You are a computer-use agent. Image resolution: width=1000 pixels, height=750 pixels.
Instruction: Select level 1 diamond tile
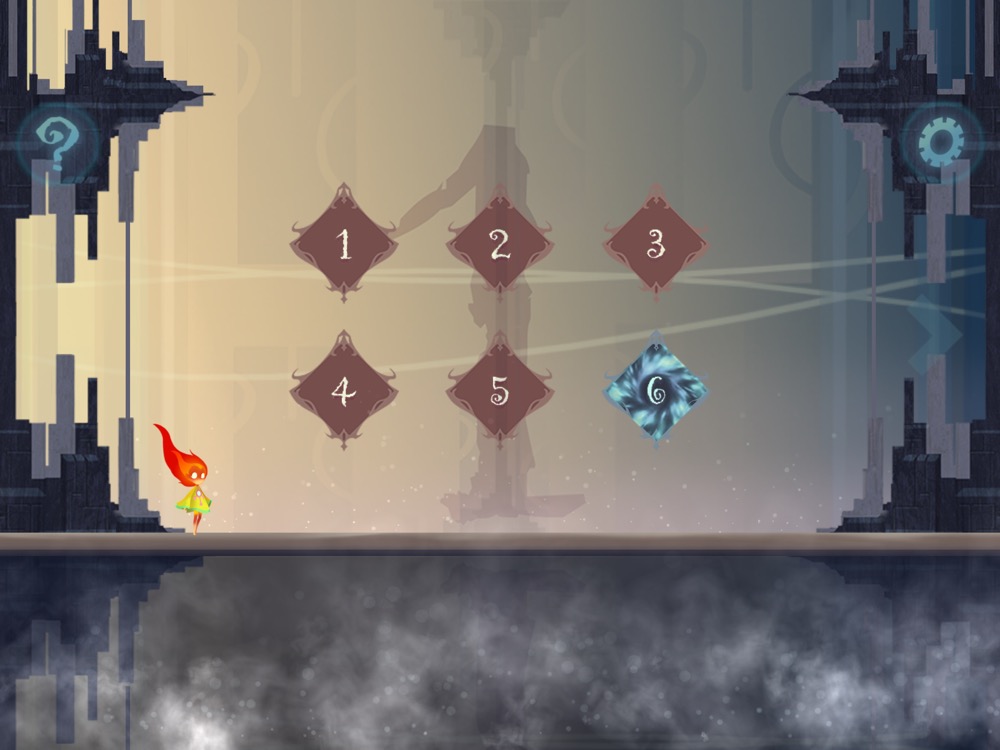344,244
